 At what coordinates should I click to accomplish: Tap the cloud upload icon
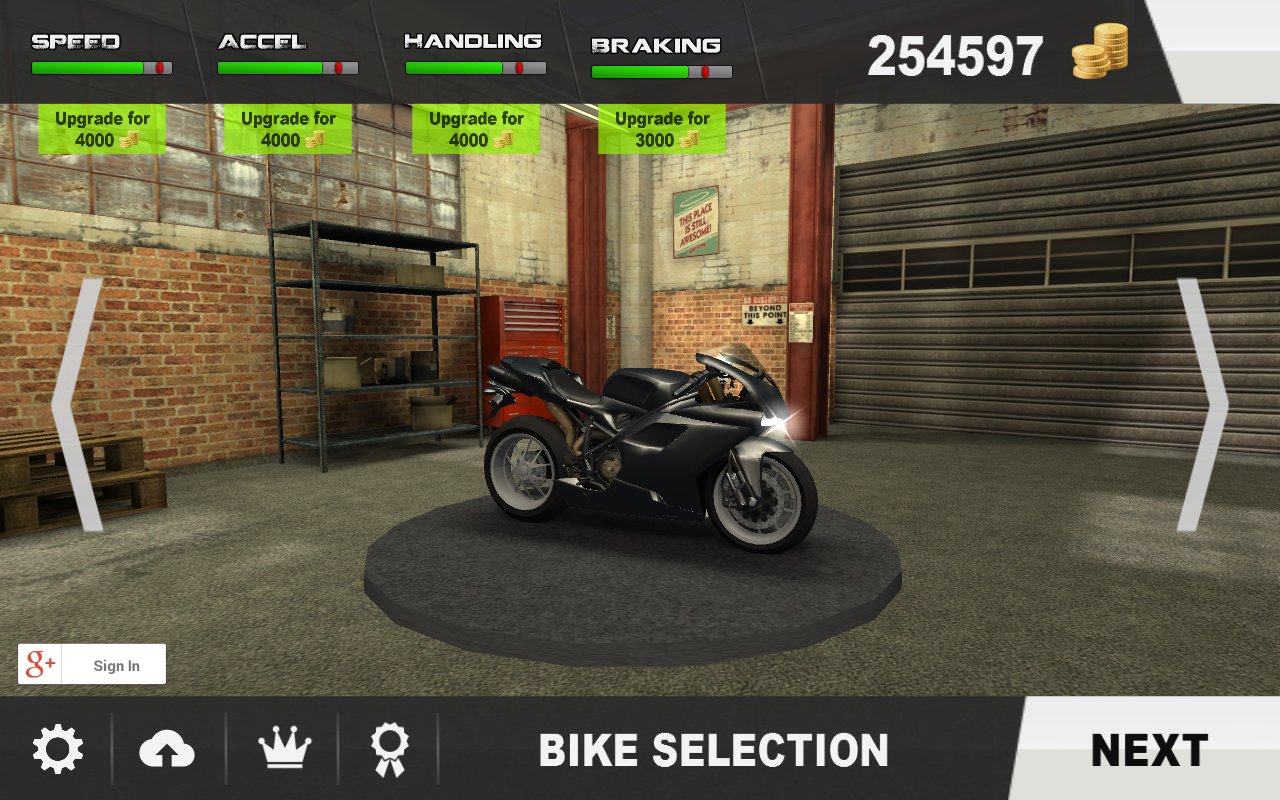tap(167, 750)
